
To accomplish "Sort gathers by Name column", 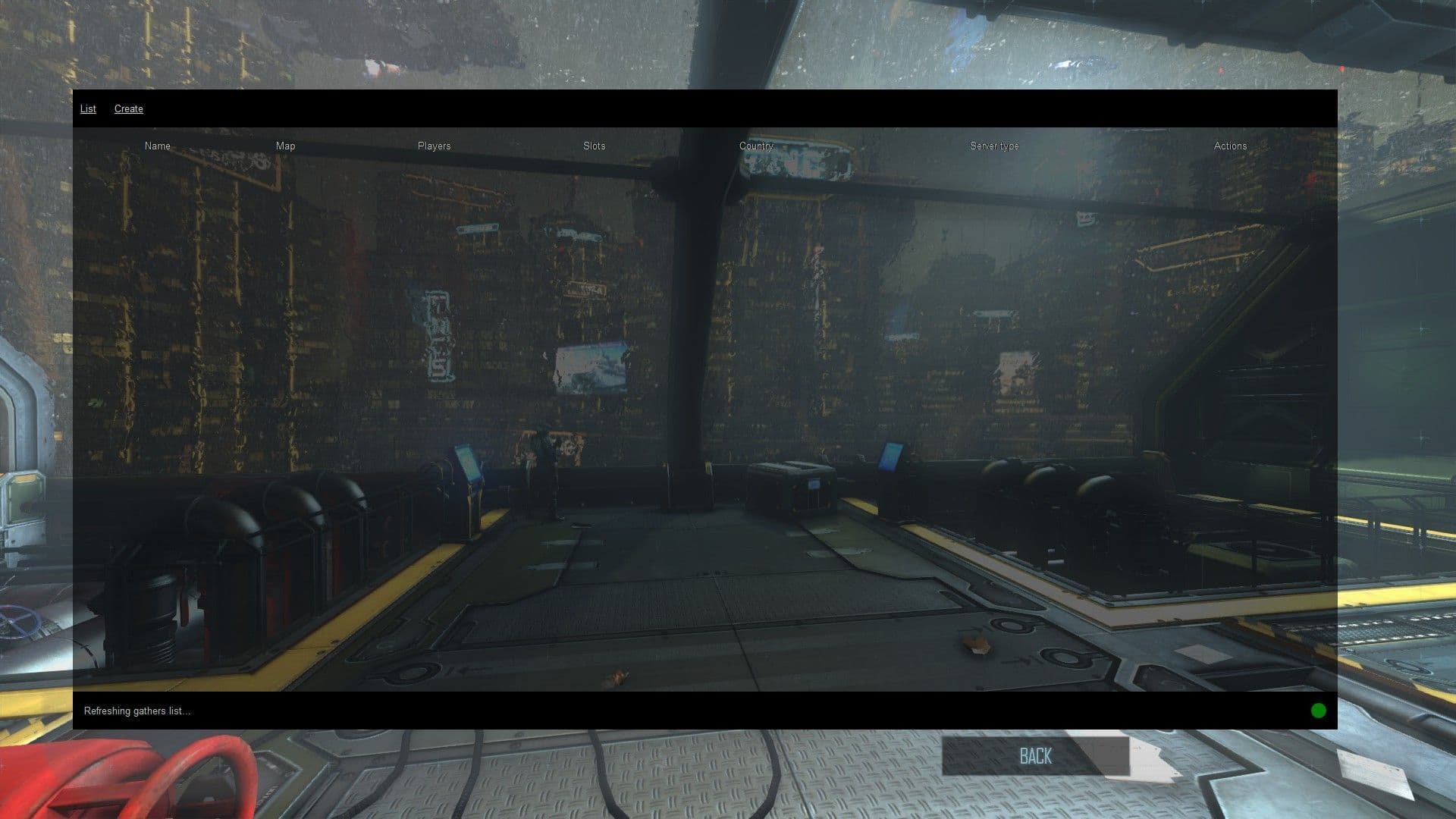I will pos(158,146).
